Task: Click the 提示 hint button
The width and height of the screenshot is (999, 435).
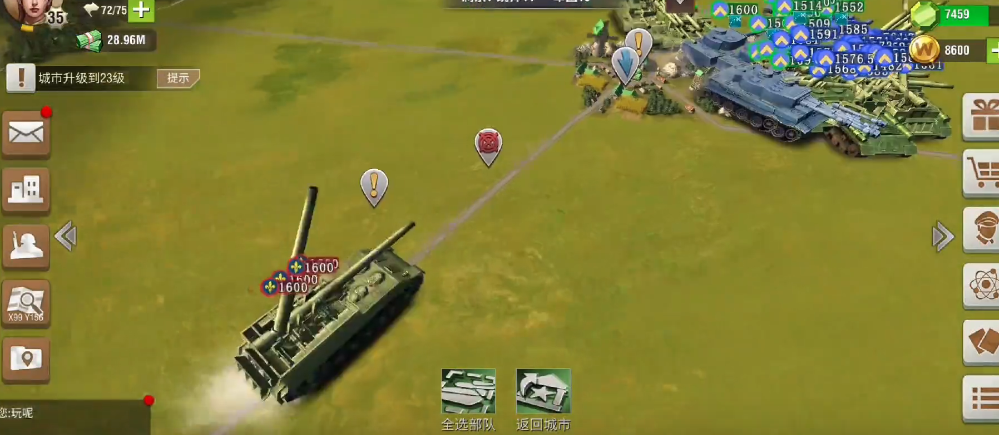Action: point(178,78)
